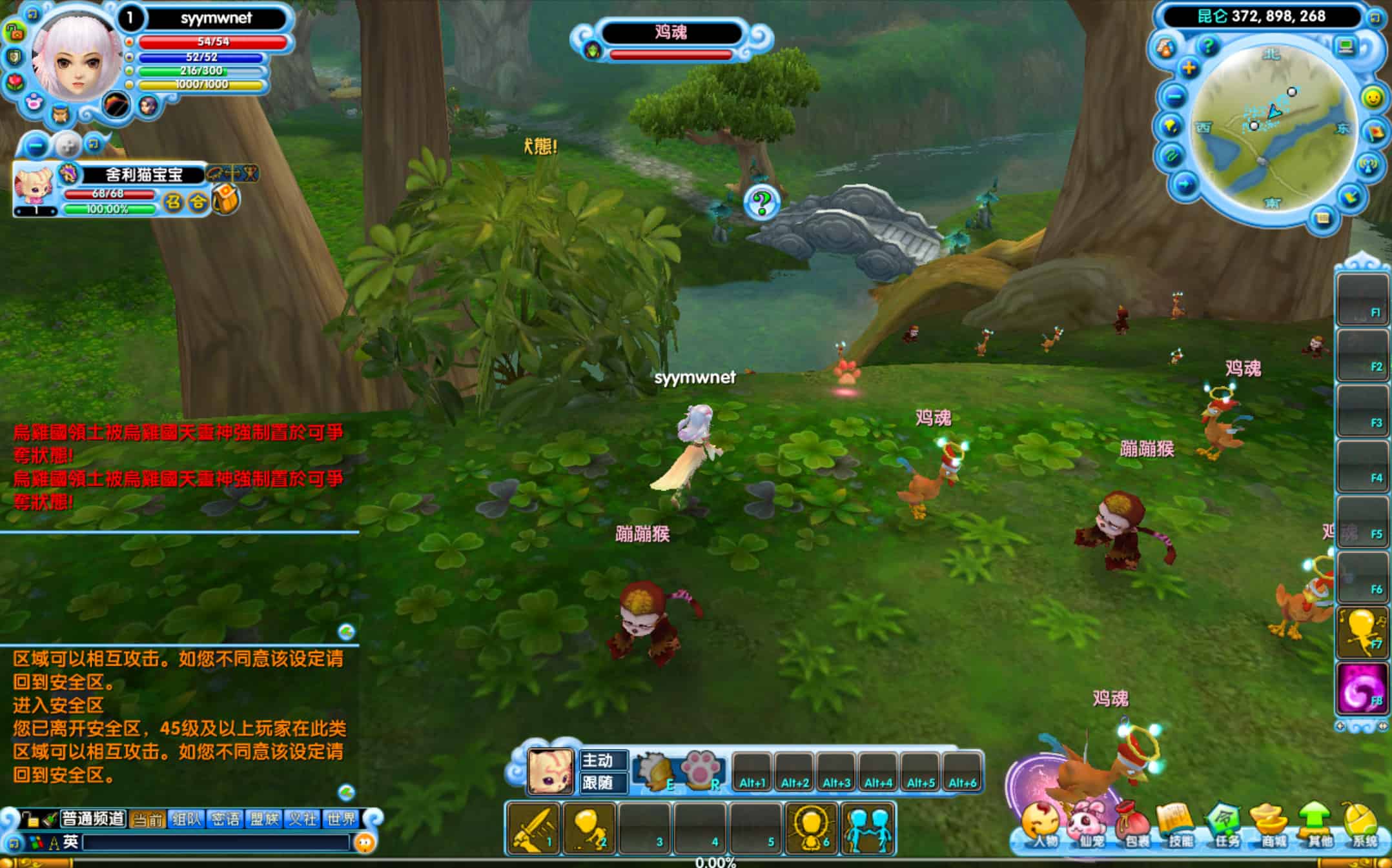Open the 人物 character menu
The width and height of the screenshot is (1392, 868).
click(1040, 825)
